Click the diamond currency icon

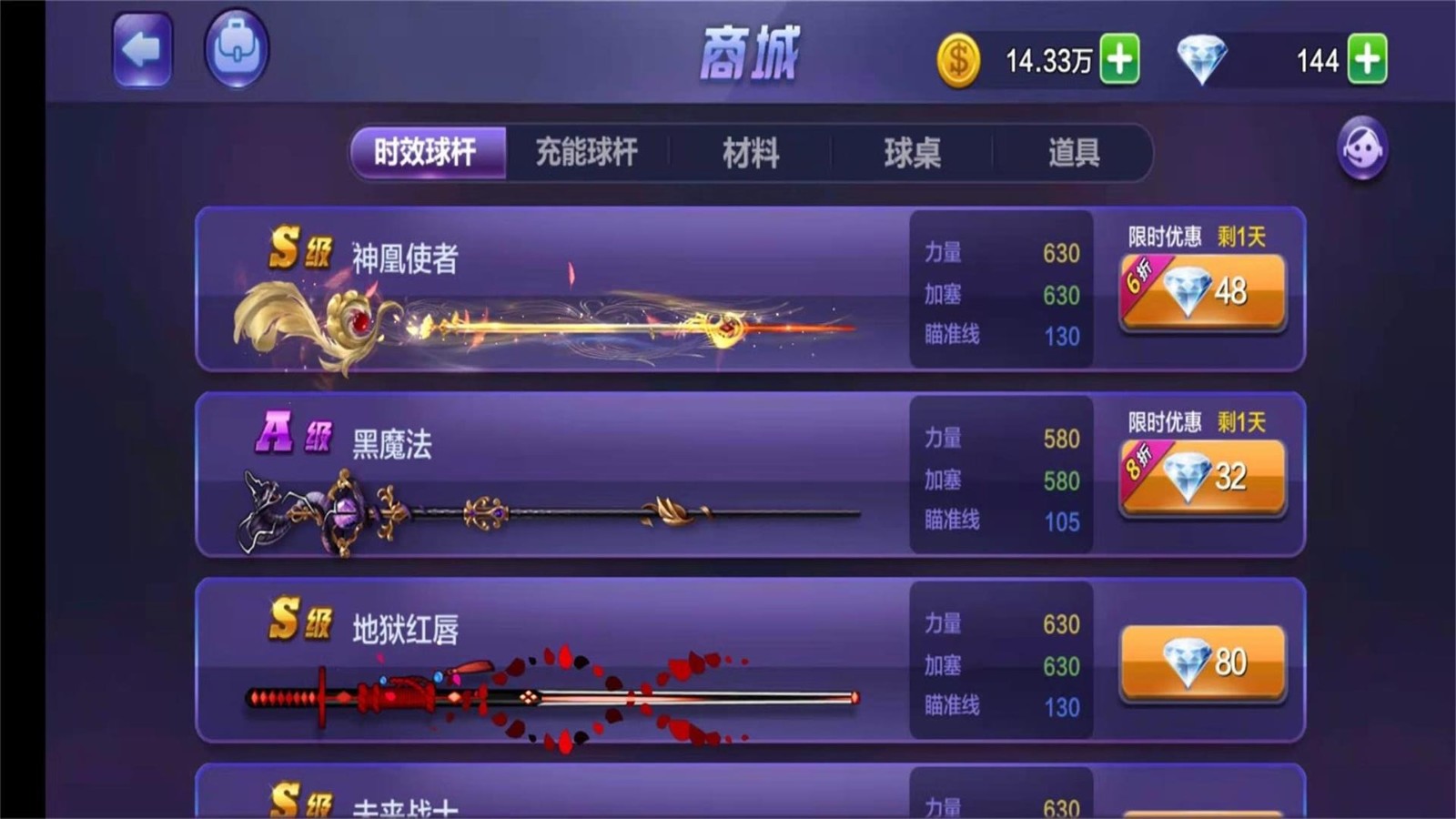(x=1203, y=56)
